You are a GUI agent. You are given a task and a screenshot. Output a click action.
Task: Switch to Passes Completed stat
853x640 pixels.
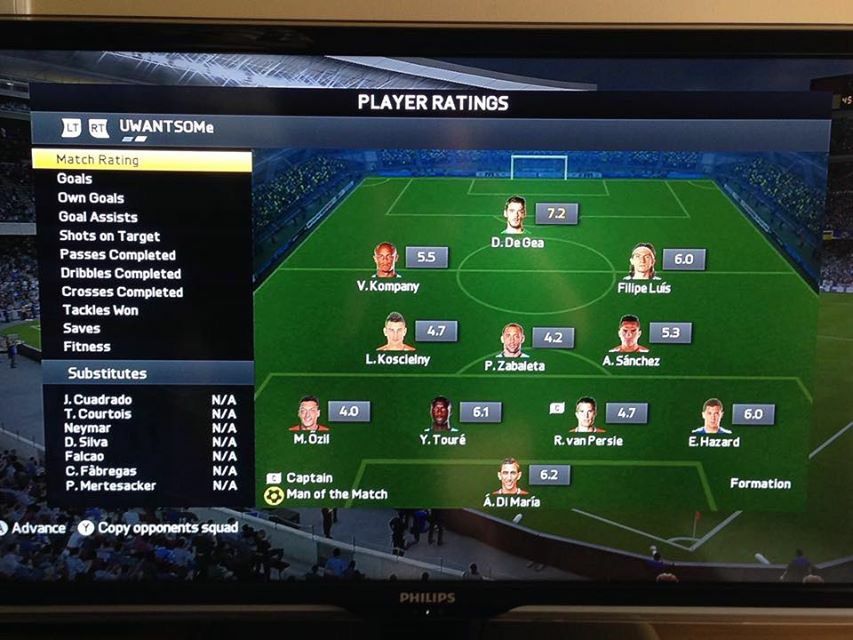(x=117, y=255)
